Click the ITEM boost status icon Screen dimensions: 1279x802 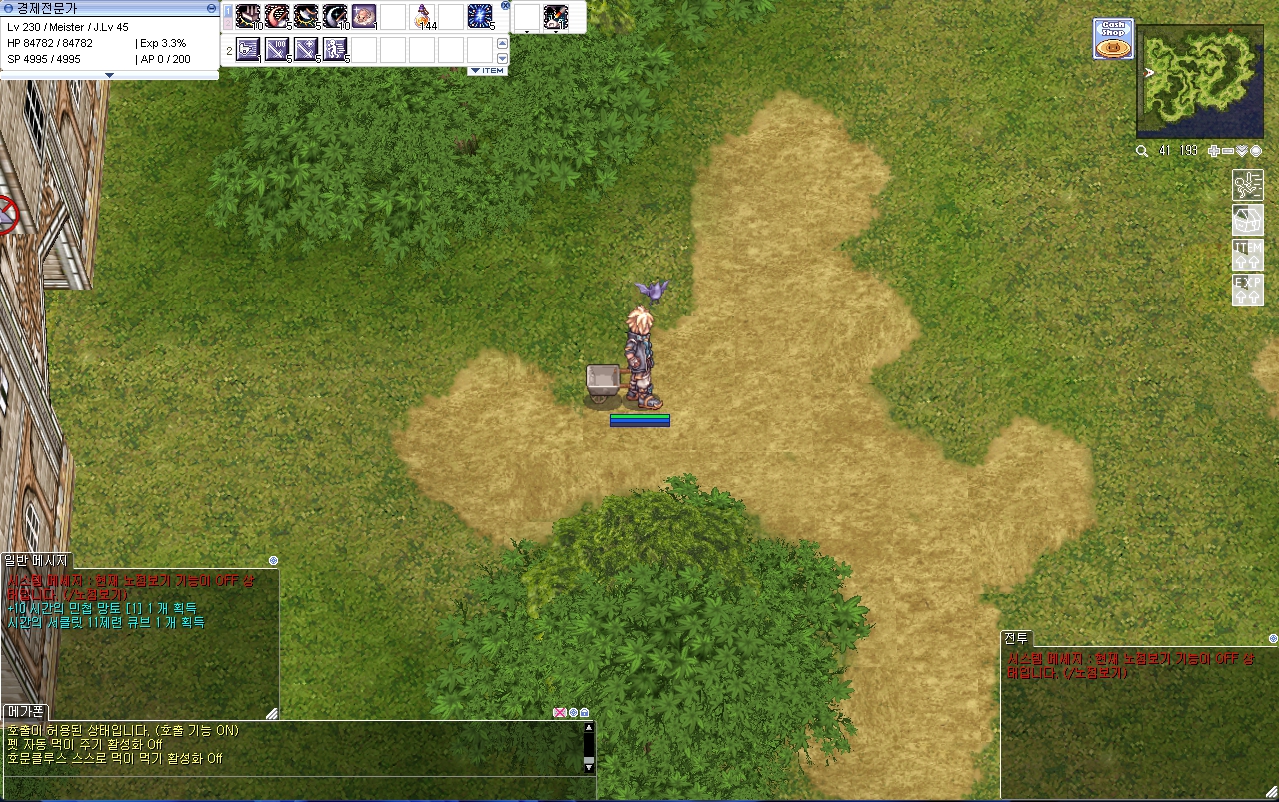[1247, 255]
